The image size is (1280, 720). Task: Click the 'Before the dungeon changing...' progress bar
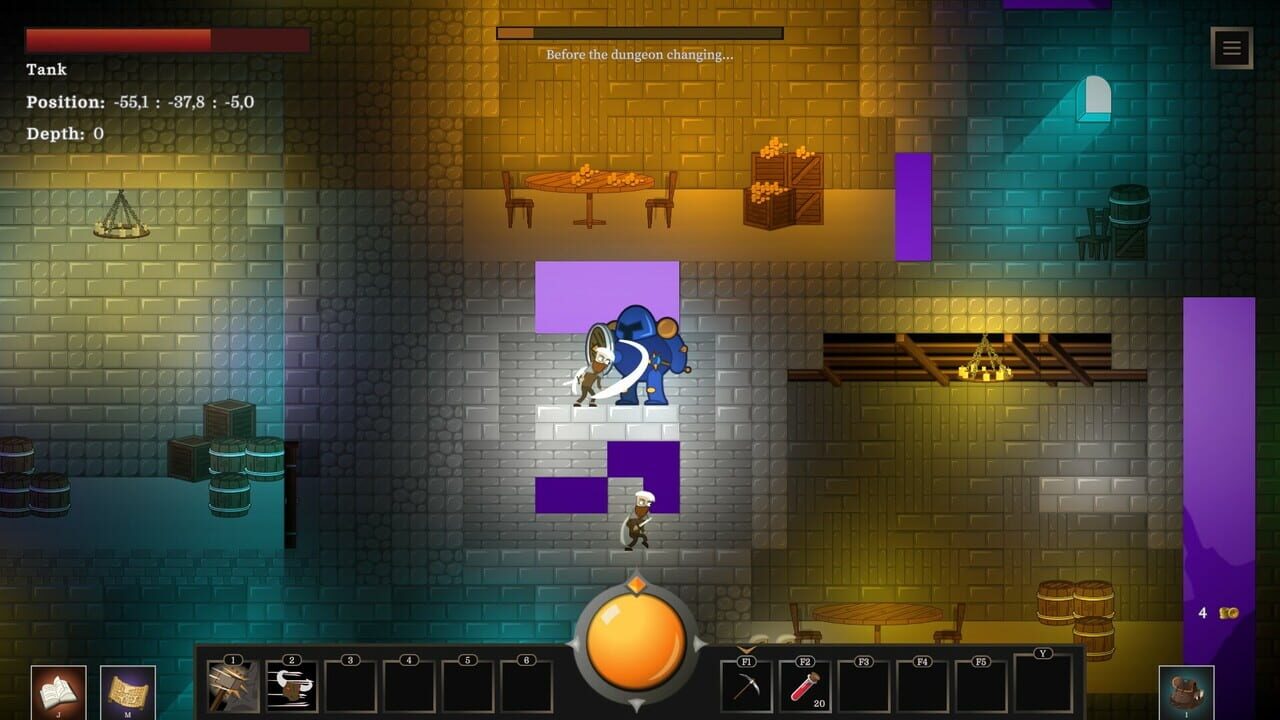640,33
